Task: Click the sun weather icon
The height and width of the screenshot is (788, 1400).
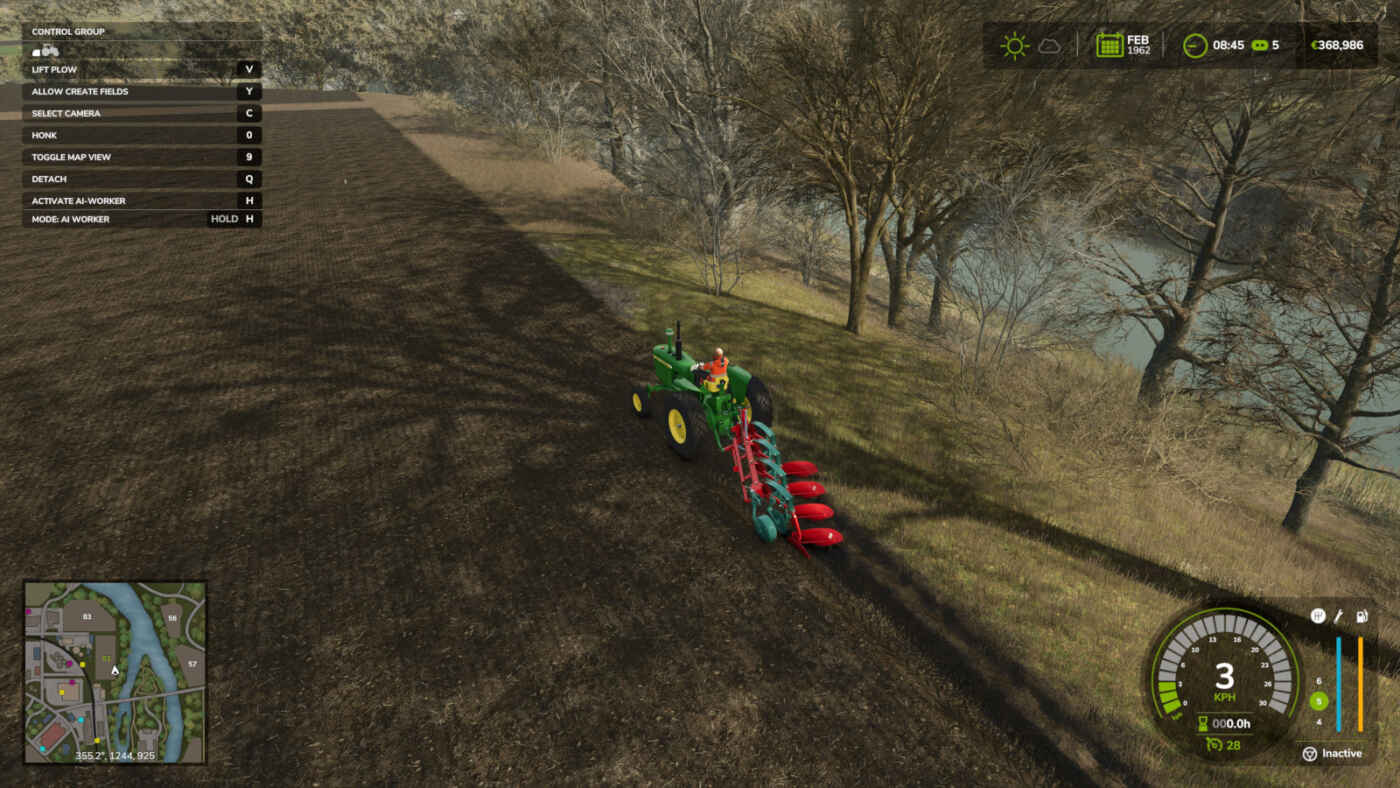Action: (1014, 46)
